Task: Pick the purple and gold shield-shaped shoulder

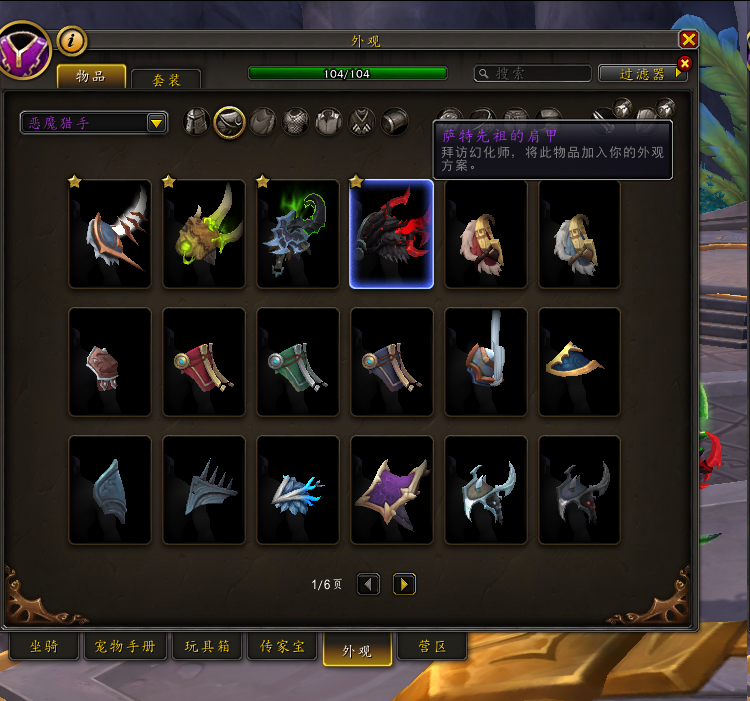Action: pos(391,490)
